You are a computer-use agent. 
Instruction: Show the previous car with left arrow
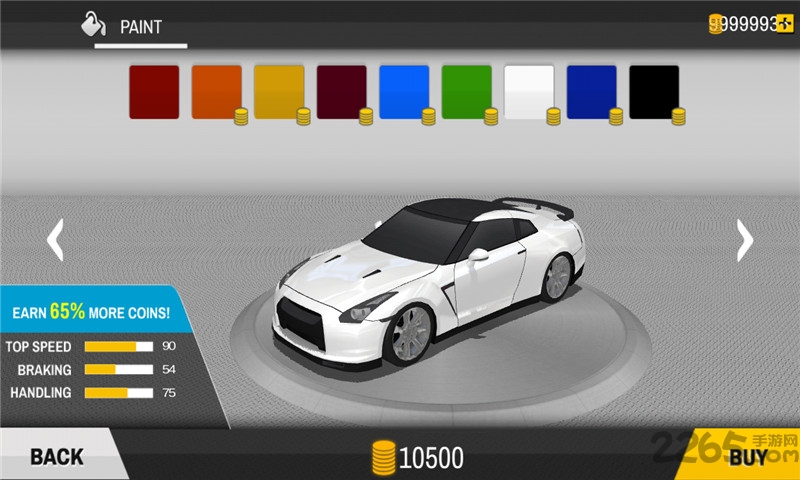pyautogui.click(x=56, y=240)
